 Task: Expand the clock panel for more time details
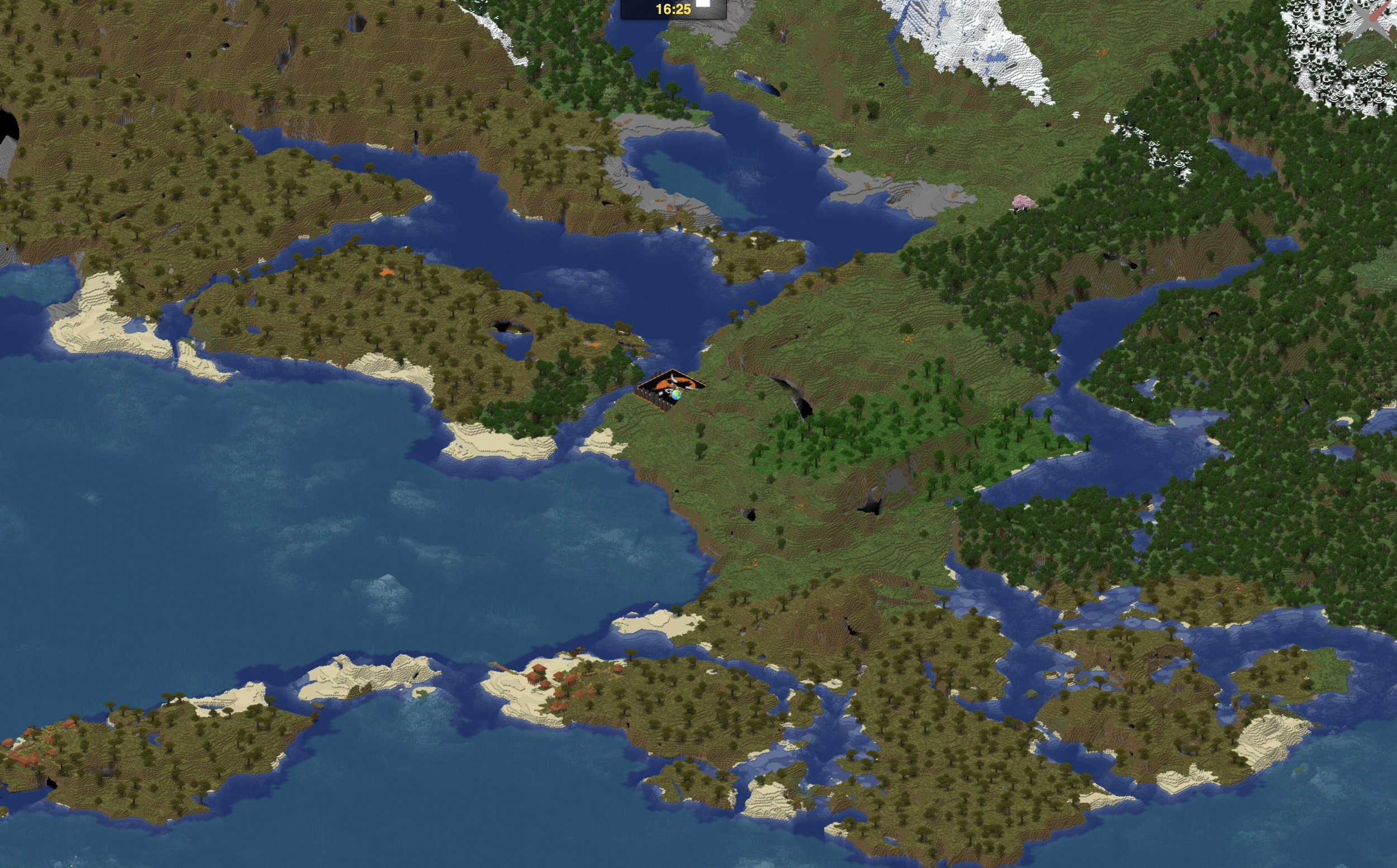pyautogui.click(x=674, y=9)
